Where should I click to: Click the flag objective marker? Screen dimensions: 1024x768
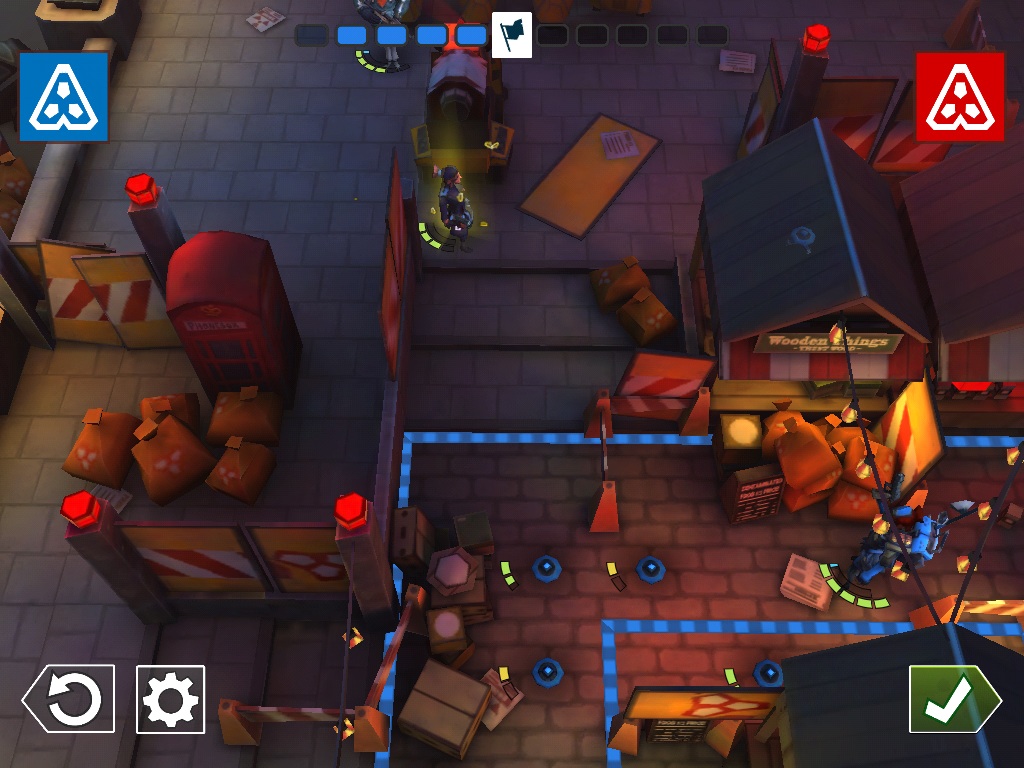[x=511, y=35]
